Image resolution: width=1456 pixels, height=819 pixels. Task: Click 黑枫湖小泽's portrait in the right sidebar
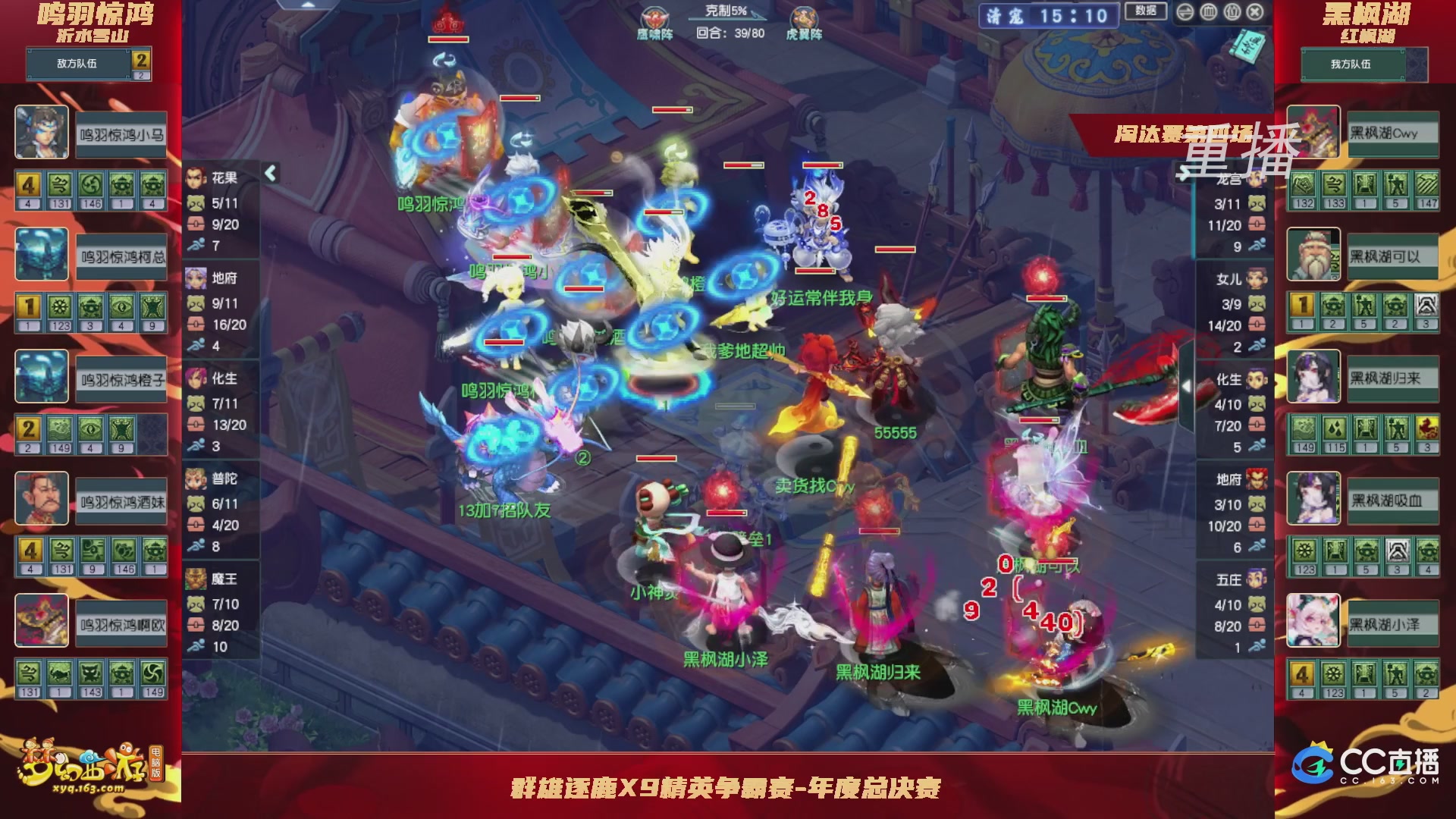1313,622
